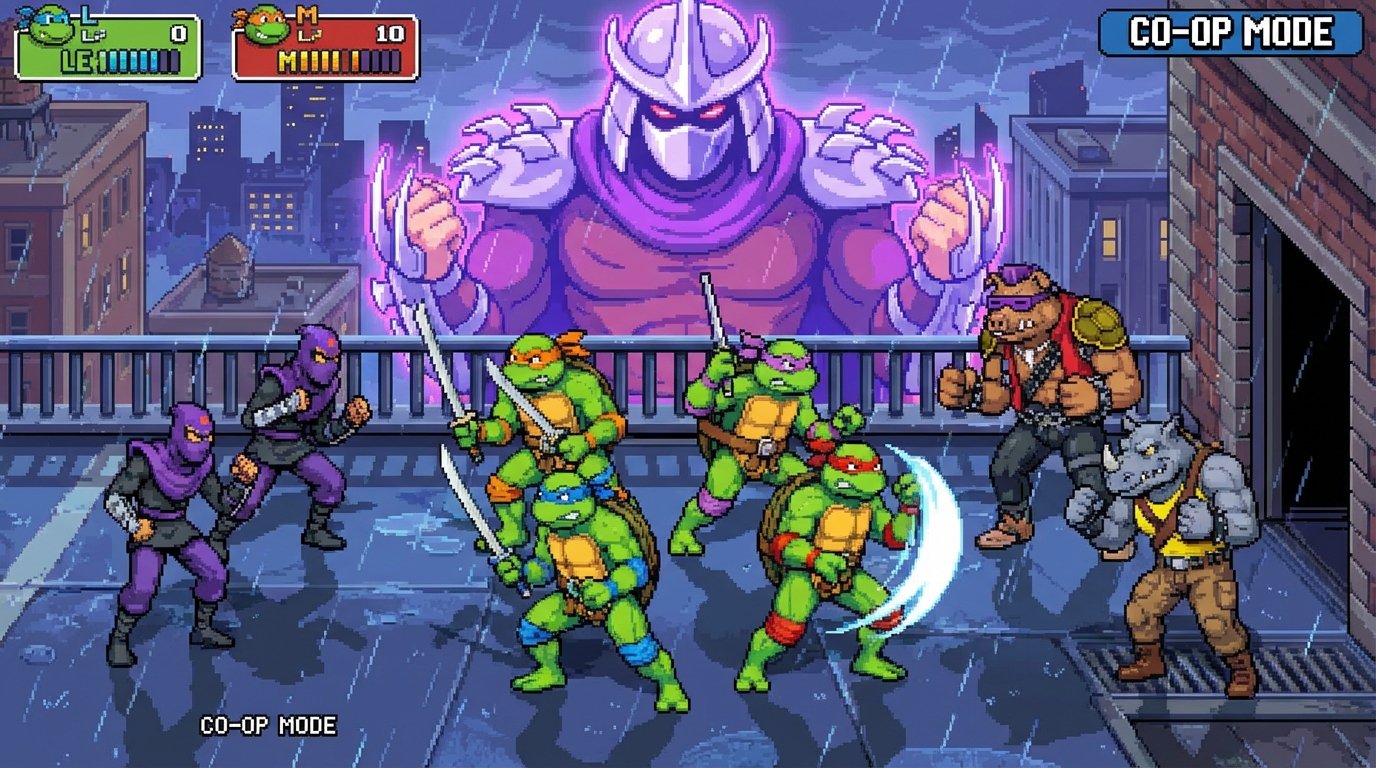This screenshot has width=1376, height=768.
Task: Click Michelangelo's score showing 10
Action: coord(392,33)
